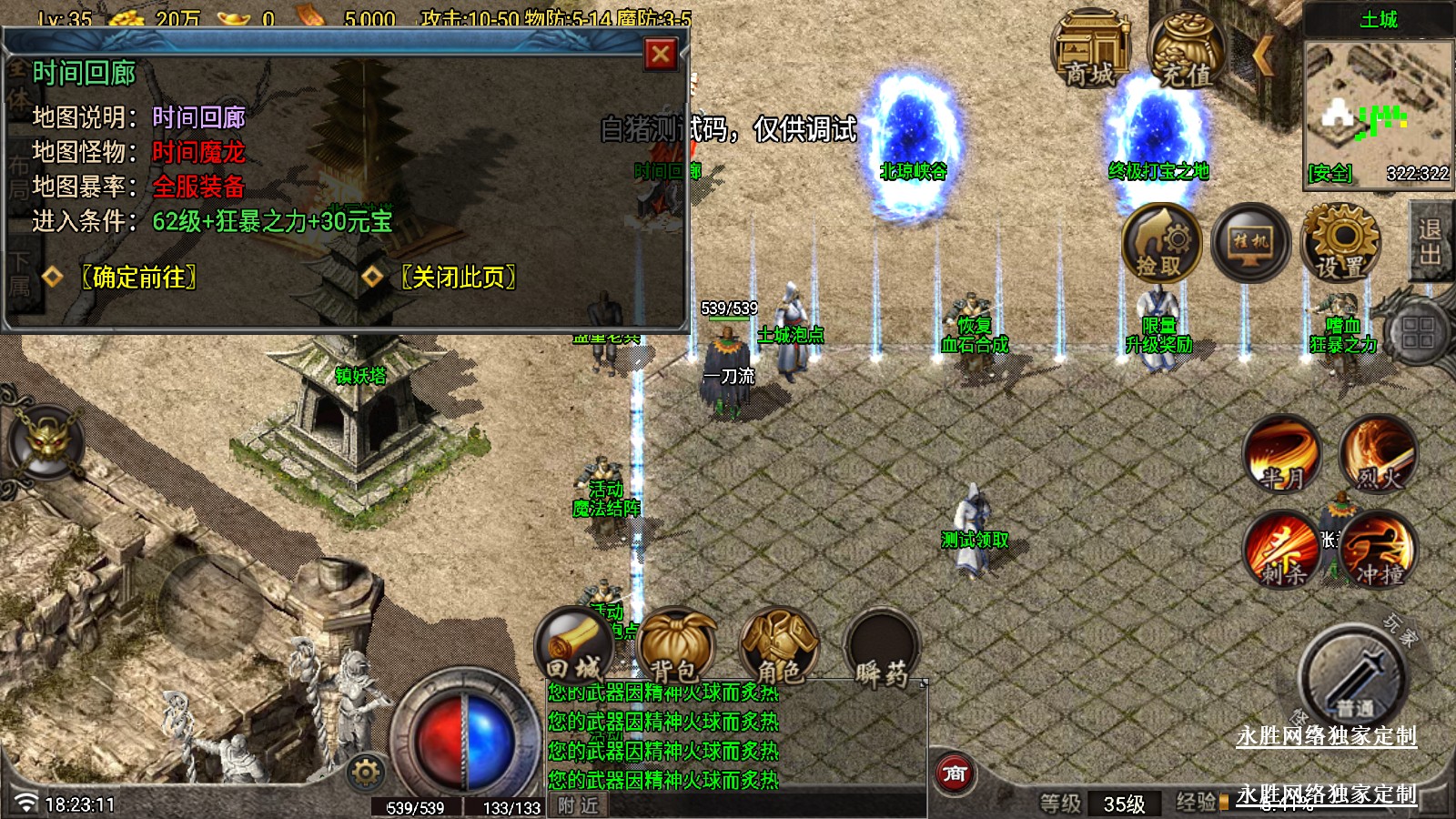Open the 设置 gear settings
The width and height of the screenshot is (1456, 819).
point(1340,243)
